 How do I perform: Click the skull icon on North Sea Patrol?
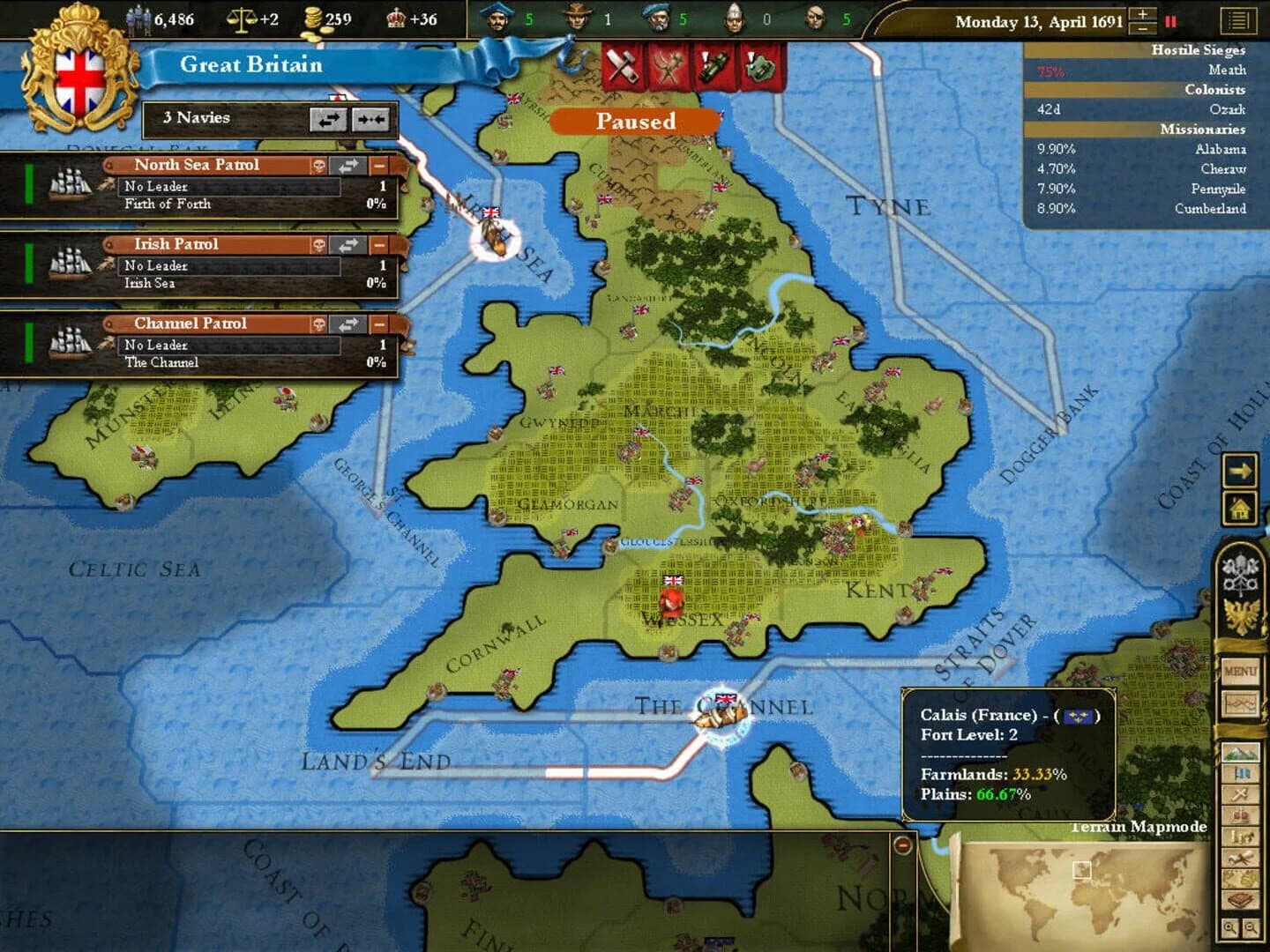(x=319, y=165)
